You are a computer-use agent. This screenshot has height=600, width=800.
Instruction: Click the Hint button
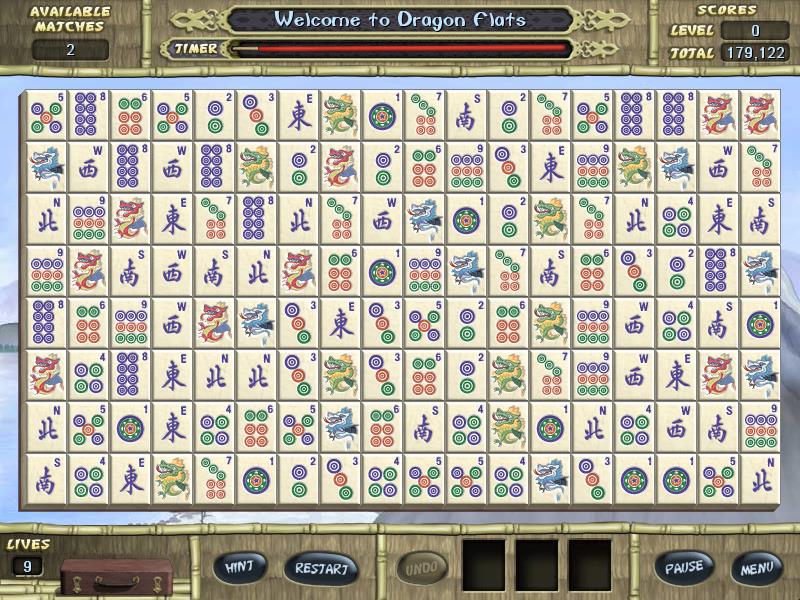(x=239, y=567)
